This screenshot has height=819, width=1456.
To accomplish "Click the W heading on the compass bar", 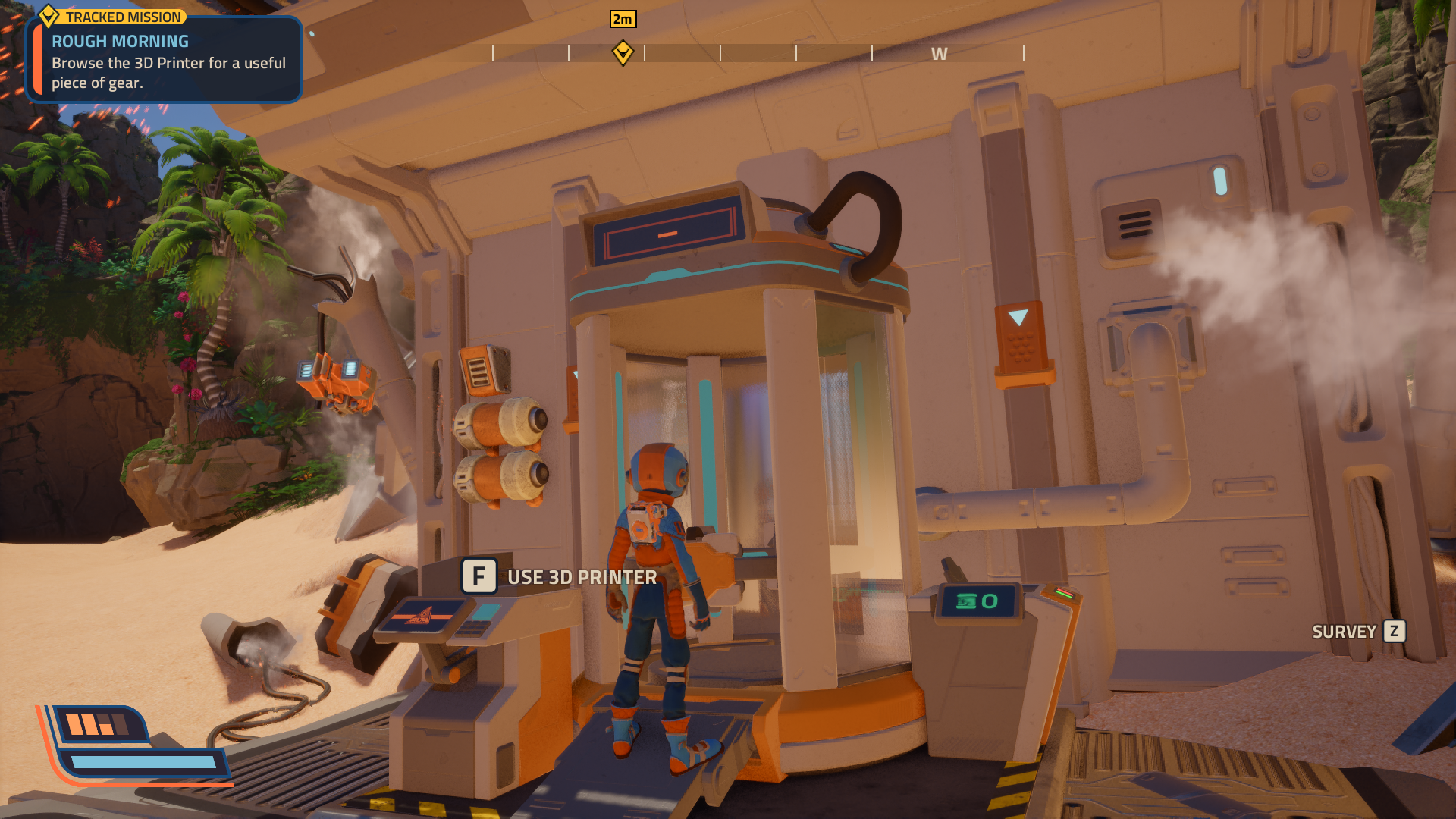I will (x=939, y=54).
